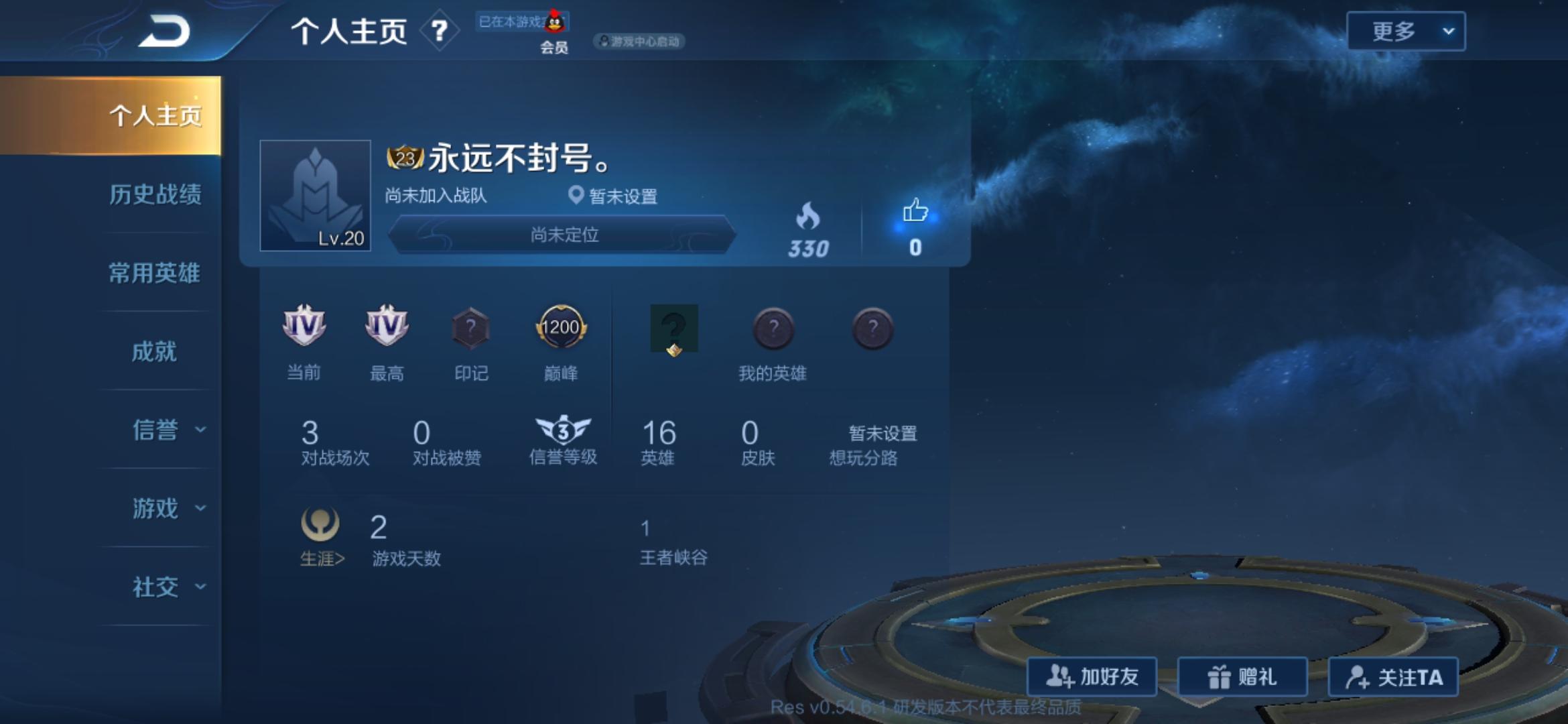
Task: Open the 巅峰 1200 peak badge
Action: pyautogui.click(x=562, y=328)
